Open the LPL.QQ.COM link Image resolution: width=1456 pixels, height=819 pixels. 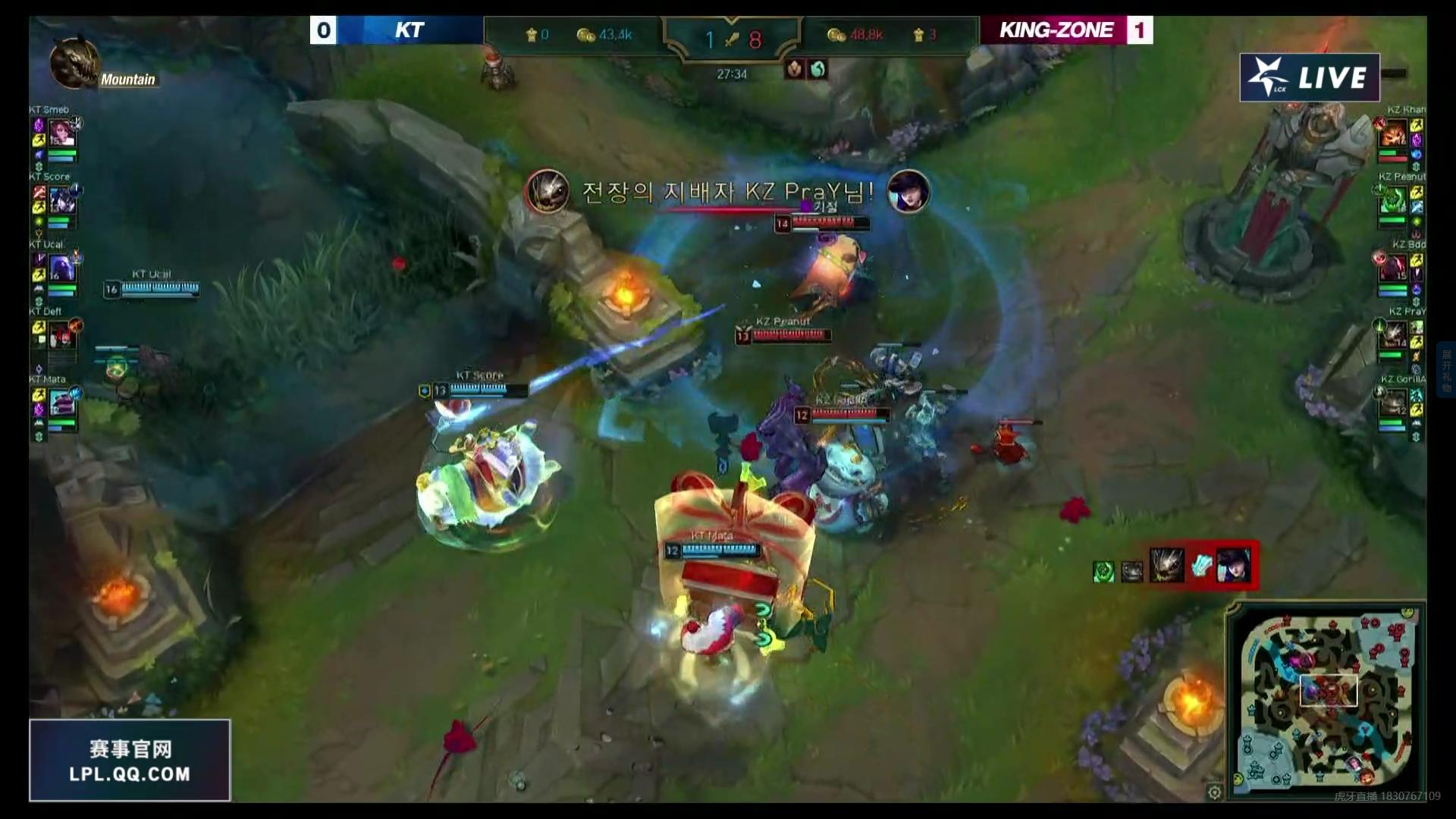(x=129, y=775)
